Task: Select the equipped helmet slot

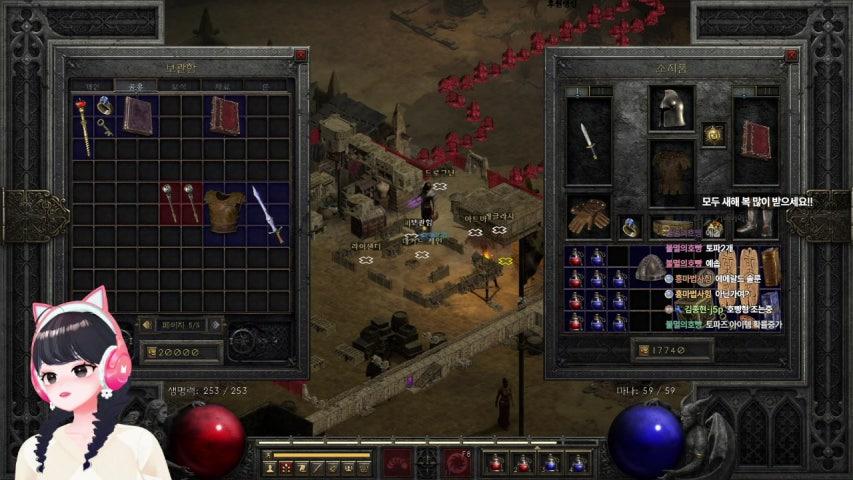Action: pos(671,108)
